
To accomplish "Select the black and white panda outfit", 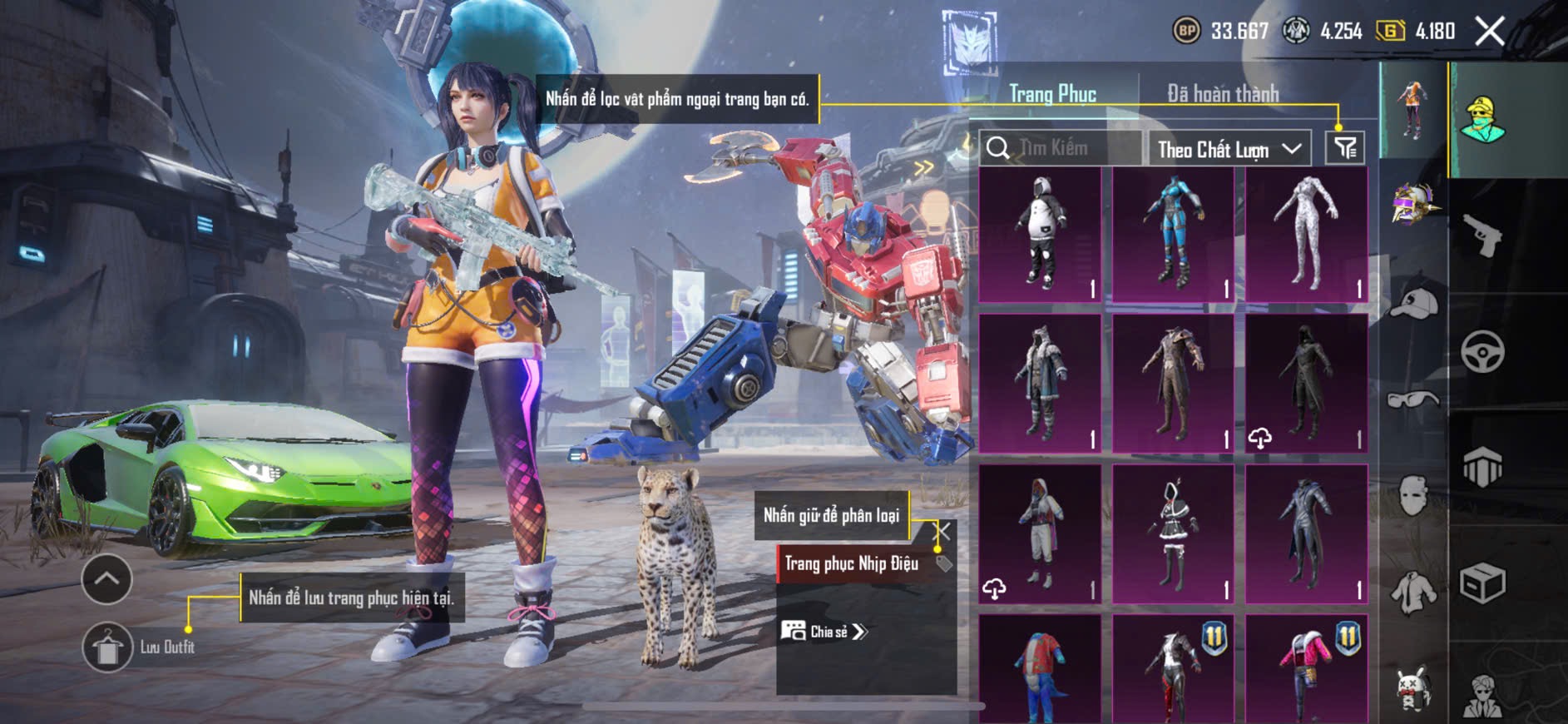I will 1040,234.
